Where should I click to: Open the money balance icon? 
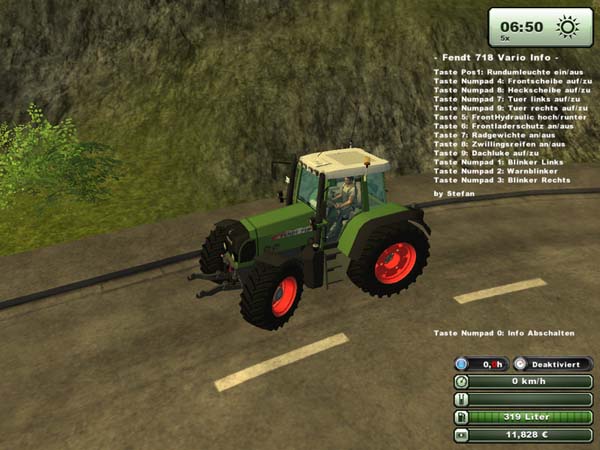[462, 435]
